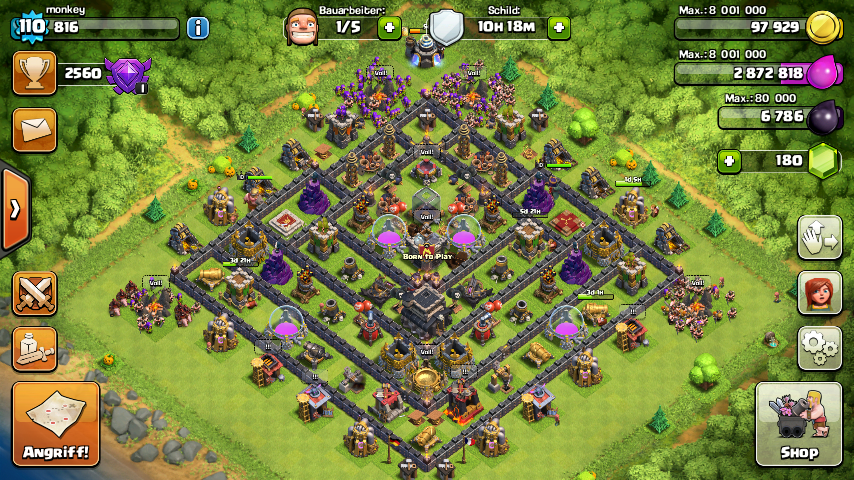
Task: Tap the shield icon
Action: (446, 27)
